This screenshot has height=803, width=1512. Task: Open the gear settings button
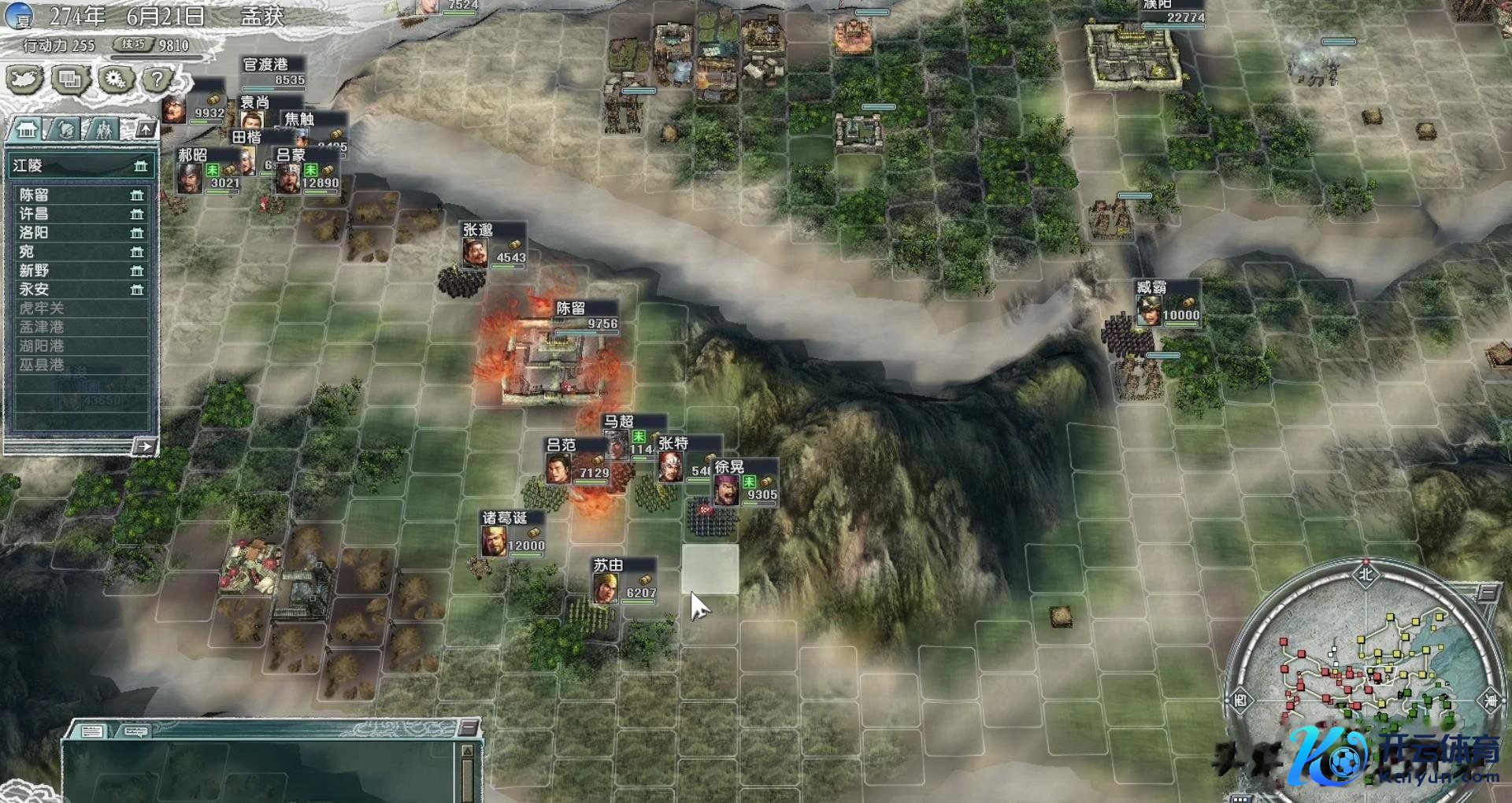click(x=115, y=80)
